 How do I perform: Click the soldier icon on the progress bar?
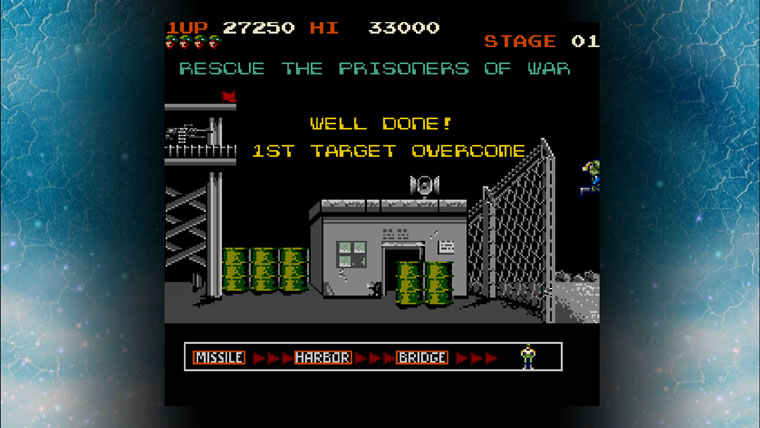[527, 356]
